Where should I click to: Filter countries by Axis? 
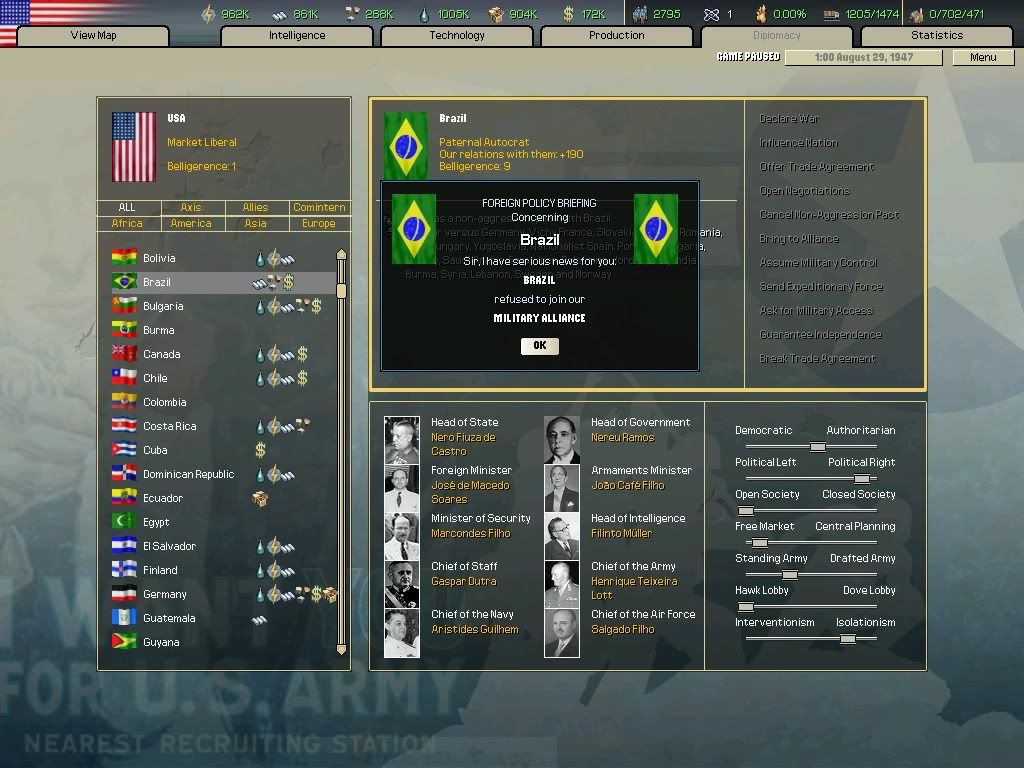coord(191,208)
